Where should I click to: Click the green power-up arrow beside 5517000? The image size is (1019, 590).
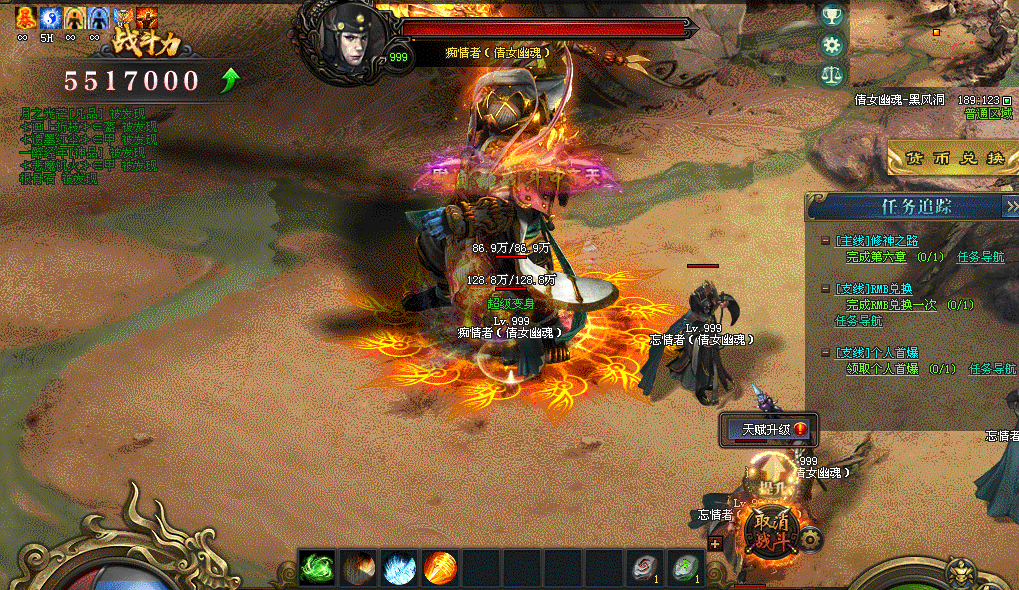[229, 80]
